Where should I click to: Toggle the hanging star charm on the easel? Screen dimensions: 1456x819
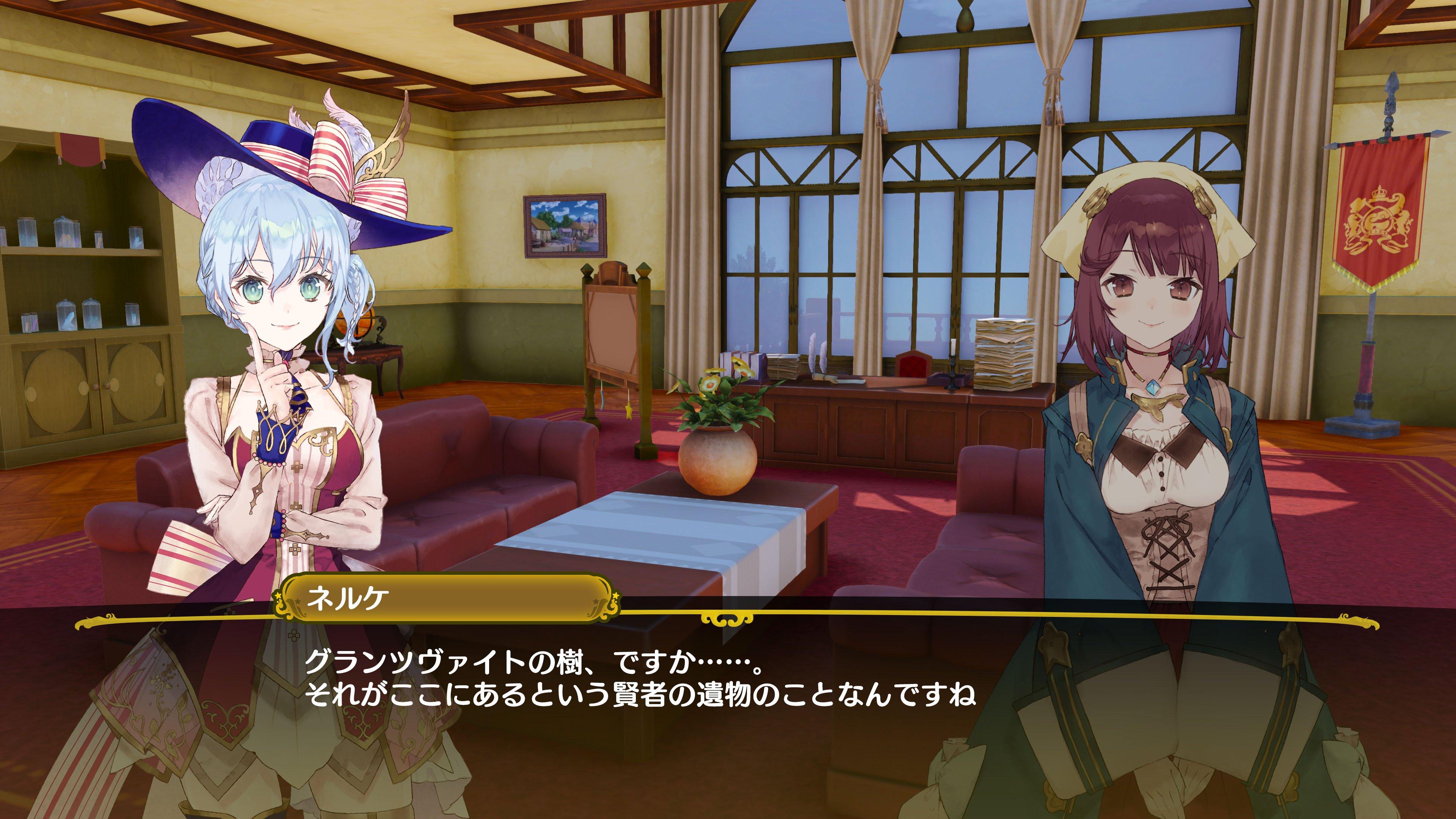tap(630, 411)
